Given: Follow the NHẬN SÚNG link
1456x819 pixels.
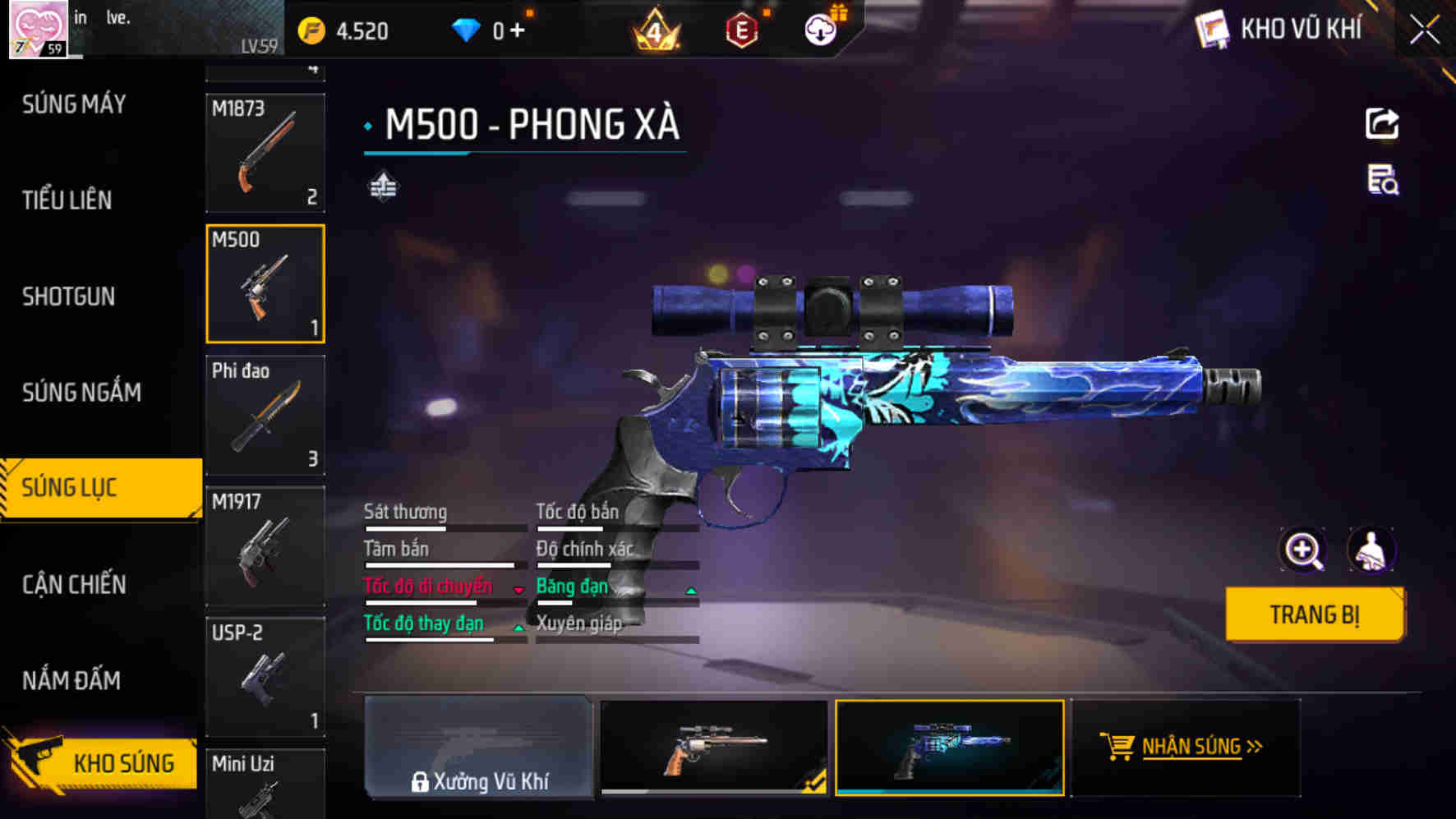Looking at the screenshot, I should point(1192,748).
